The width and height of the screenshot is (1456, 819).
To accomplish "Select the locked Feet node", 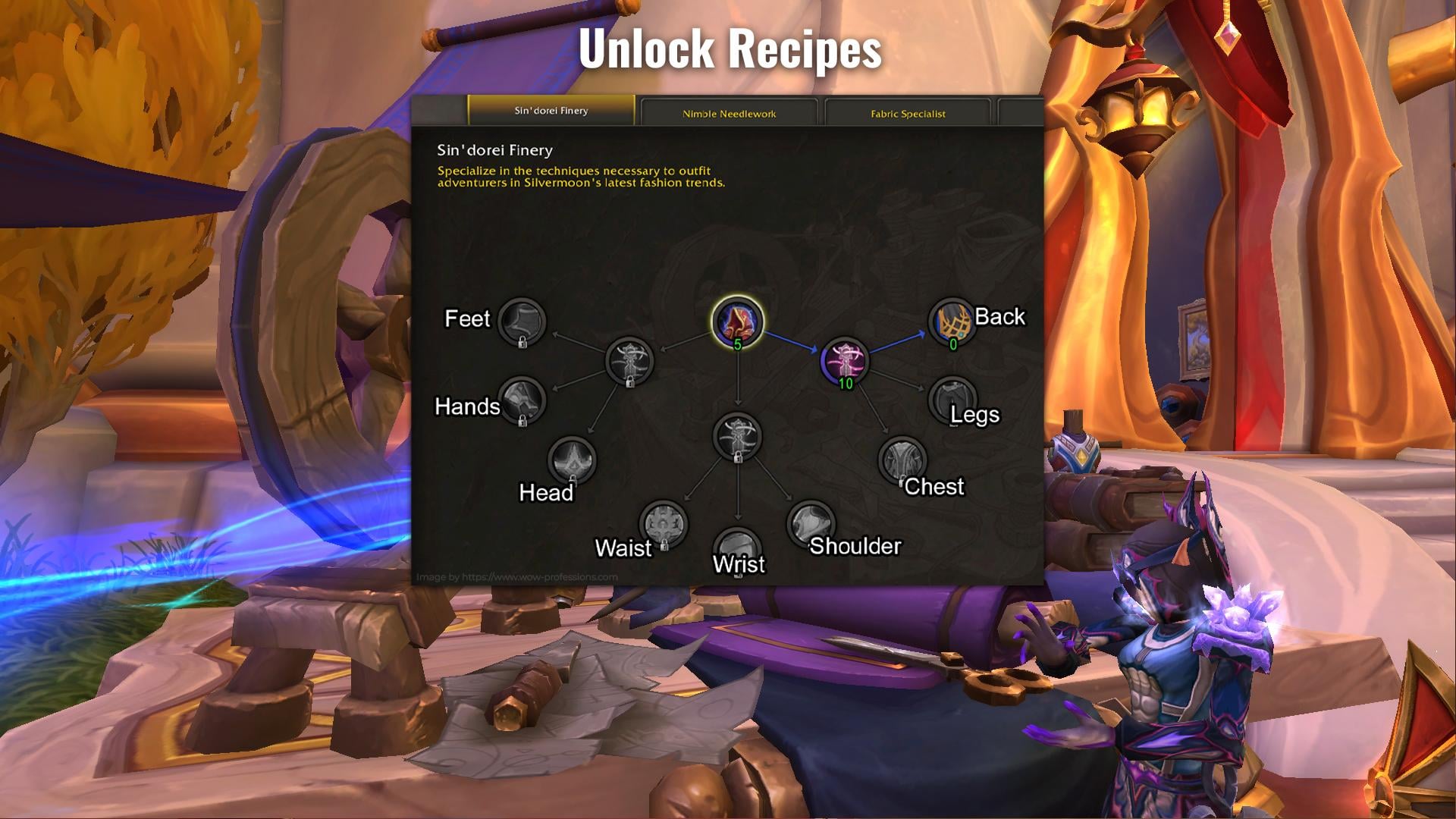I will pos(522,322).
